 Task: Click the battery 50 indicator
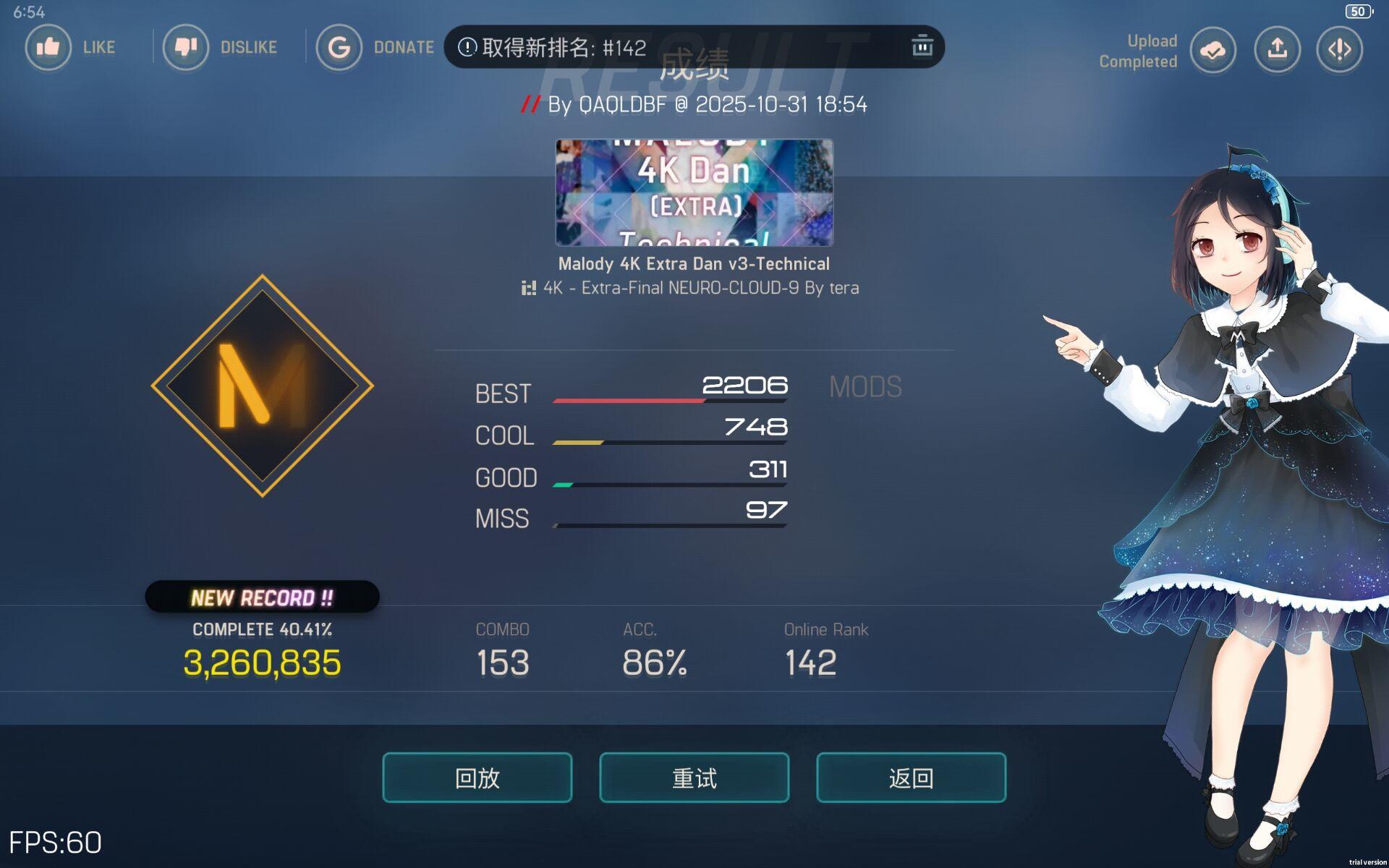(1358, 12)
